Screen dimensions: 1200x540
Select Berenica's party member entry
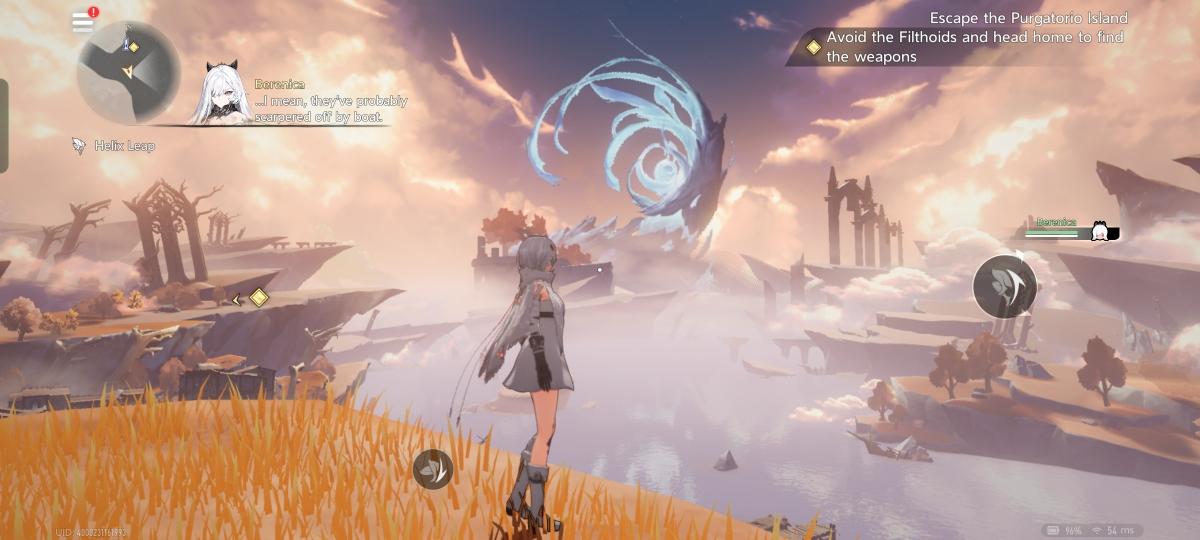1070,230
